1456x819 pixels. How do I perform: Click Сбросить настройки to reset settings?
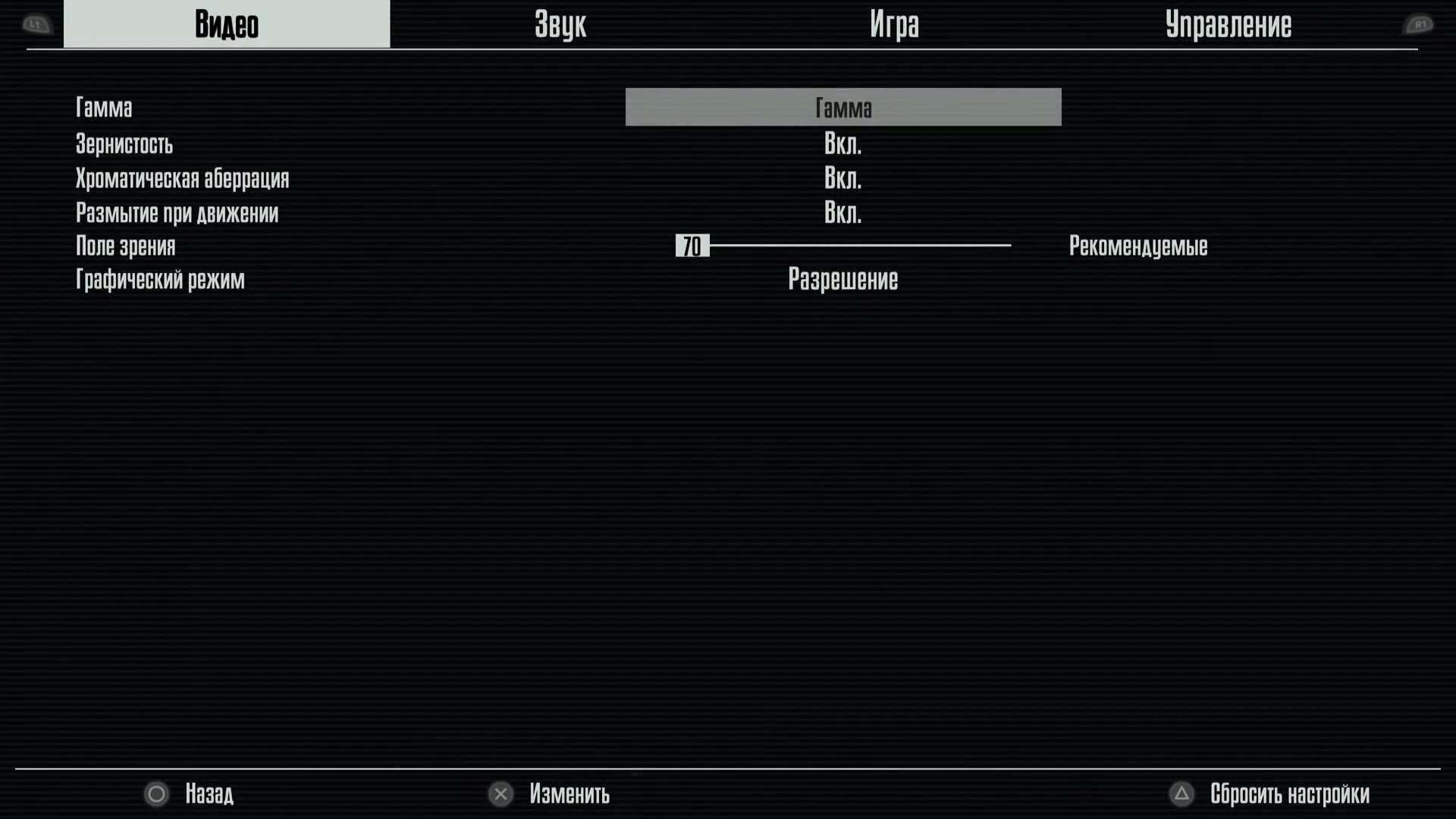coord(1289,794)
